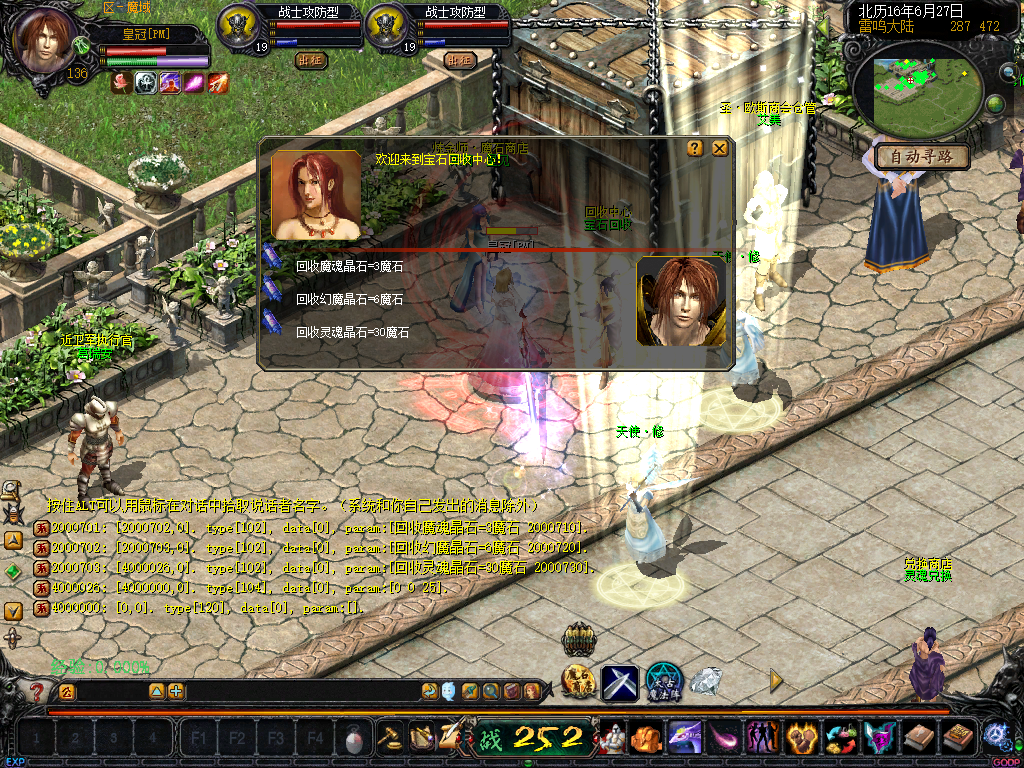Click the first pet's 出征 button
Viewport: 1024px width, 768px height.
pyautogui.click(x=311, y=60)
